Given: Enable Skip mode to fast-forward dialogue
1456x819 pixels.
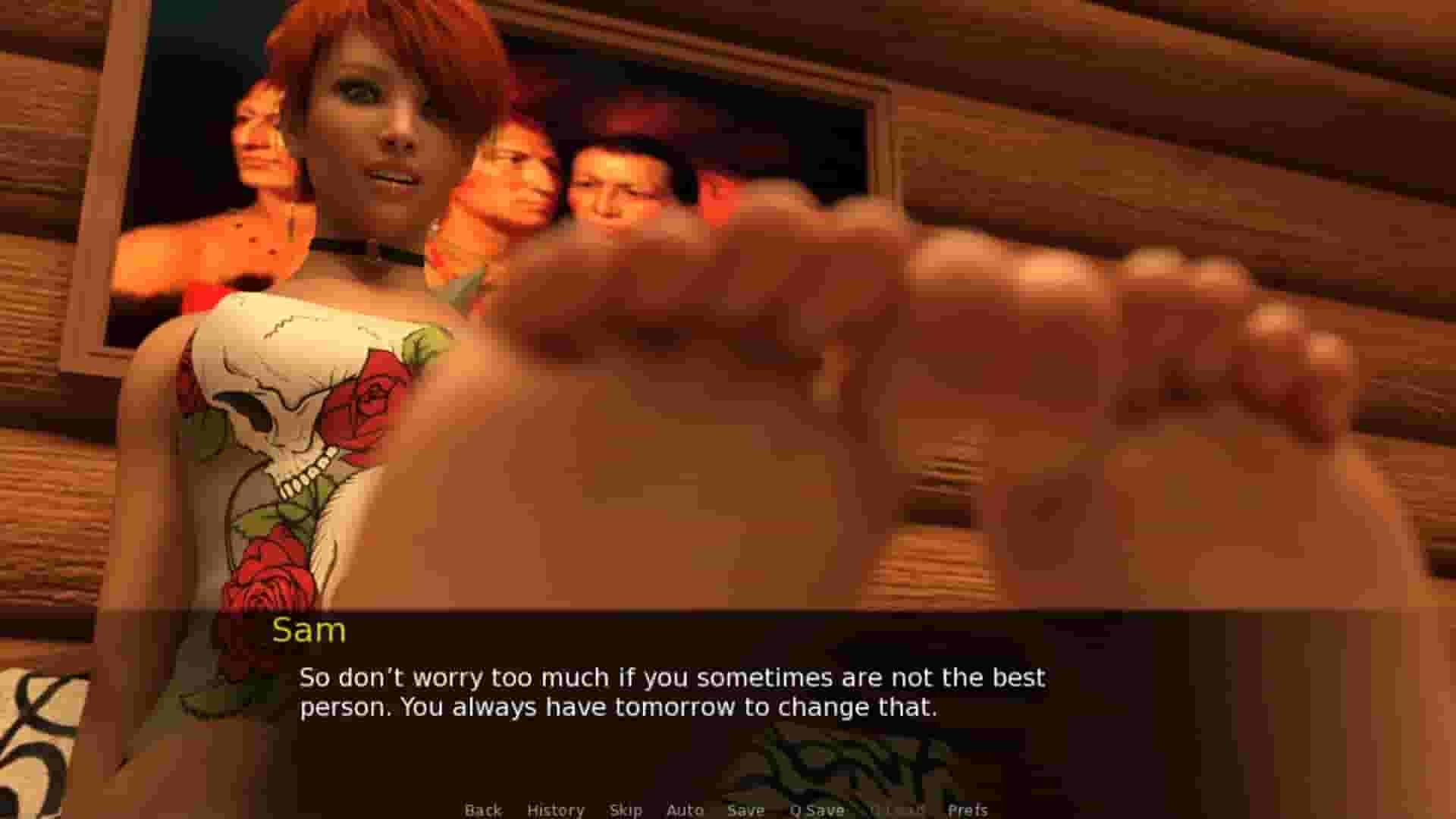Looking at the screenshot, I should pyautogui.click(x=626, y=810).
